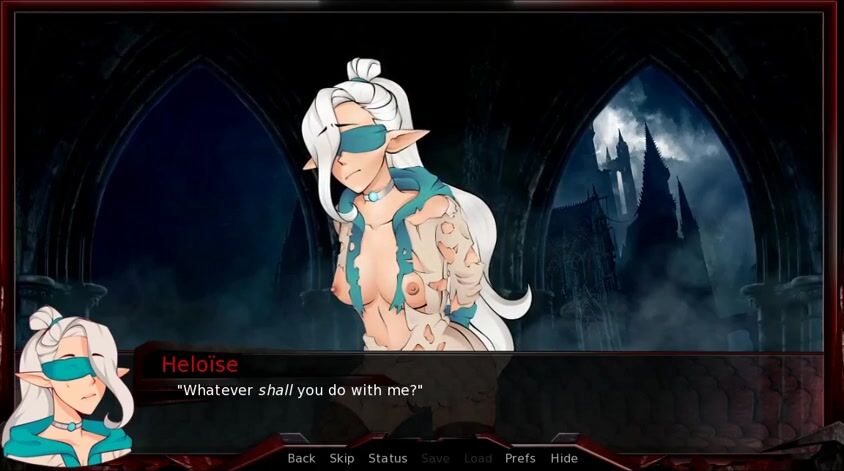Click the dialogue text to continue
This screenshot has height=471, width=844.
point(300,389)
